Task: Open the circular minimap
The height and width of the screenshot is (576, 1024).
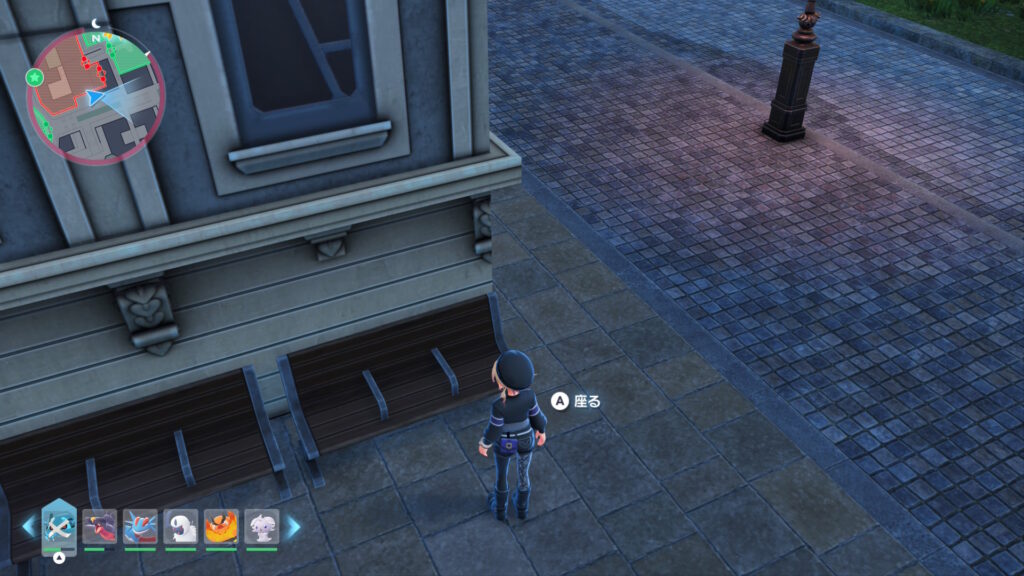Action: click(x=95, y=96)
